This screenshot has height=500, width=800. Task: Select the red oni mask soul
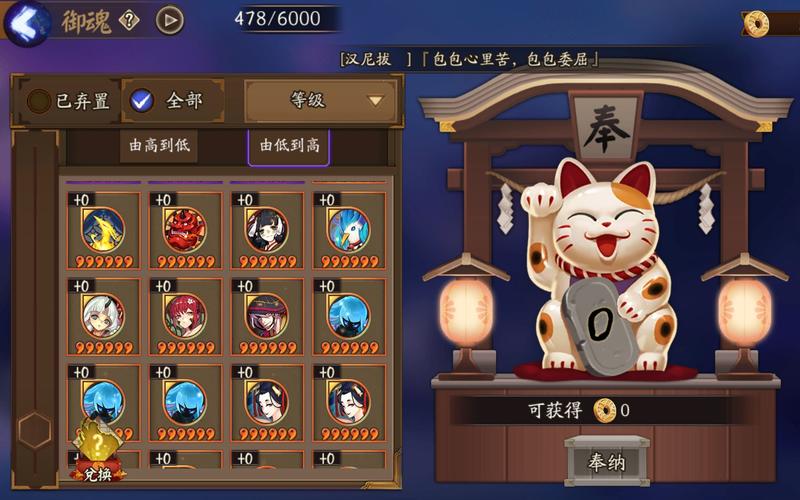click(185, 230)
